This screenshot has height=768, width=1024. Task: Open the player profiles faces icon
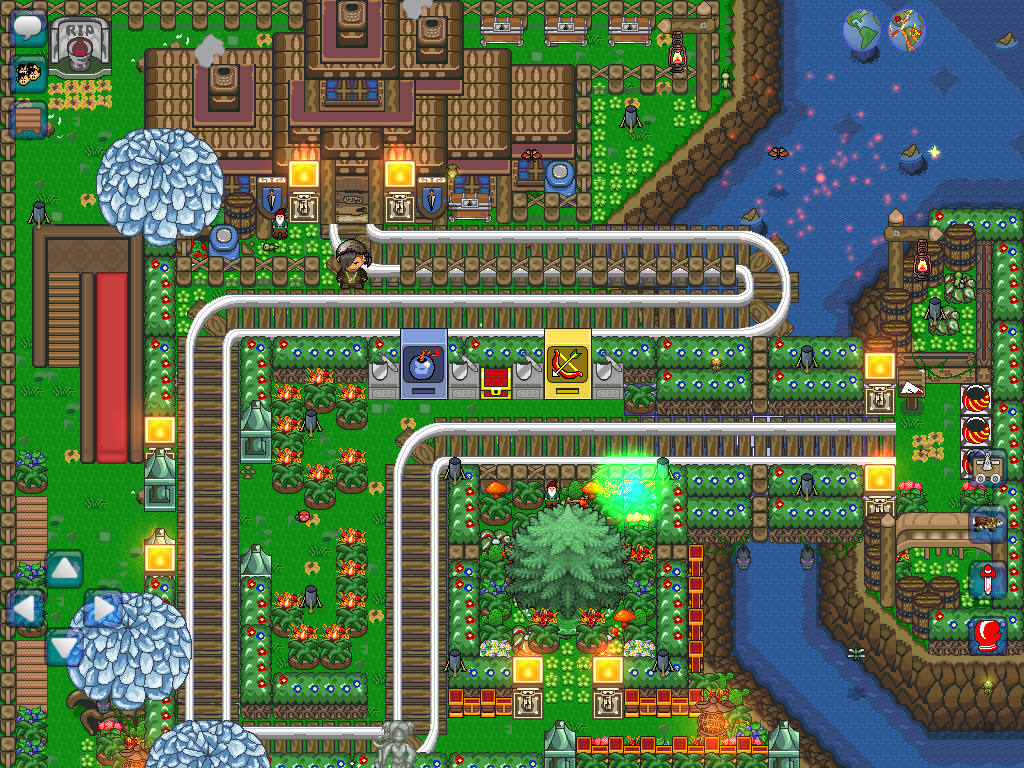29,75
